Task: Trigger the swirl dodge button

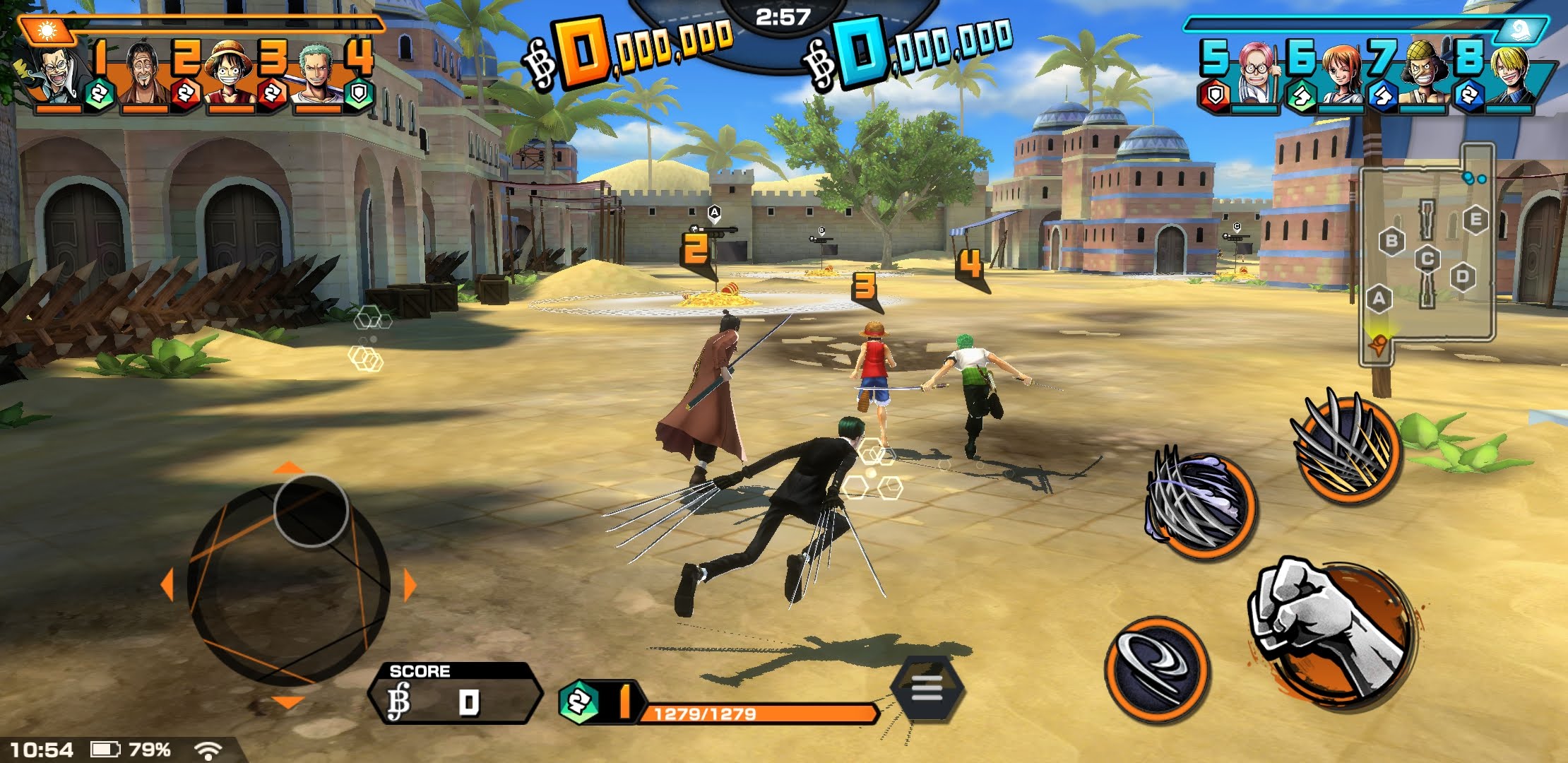Action: [1156, 668]
